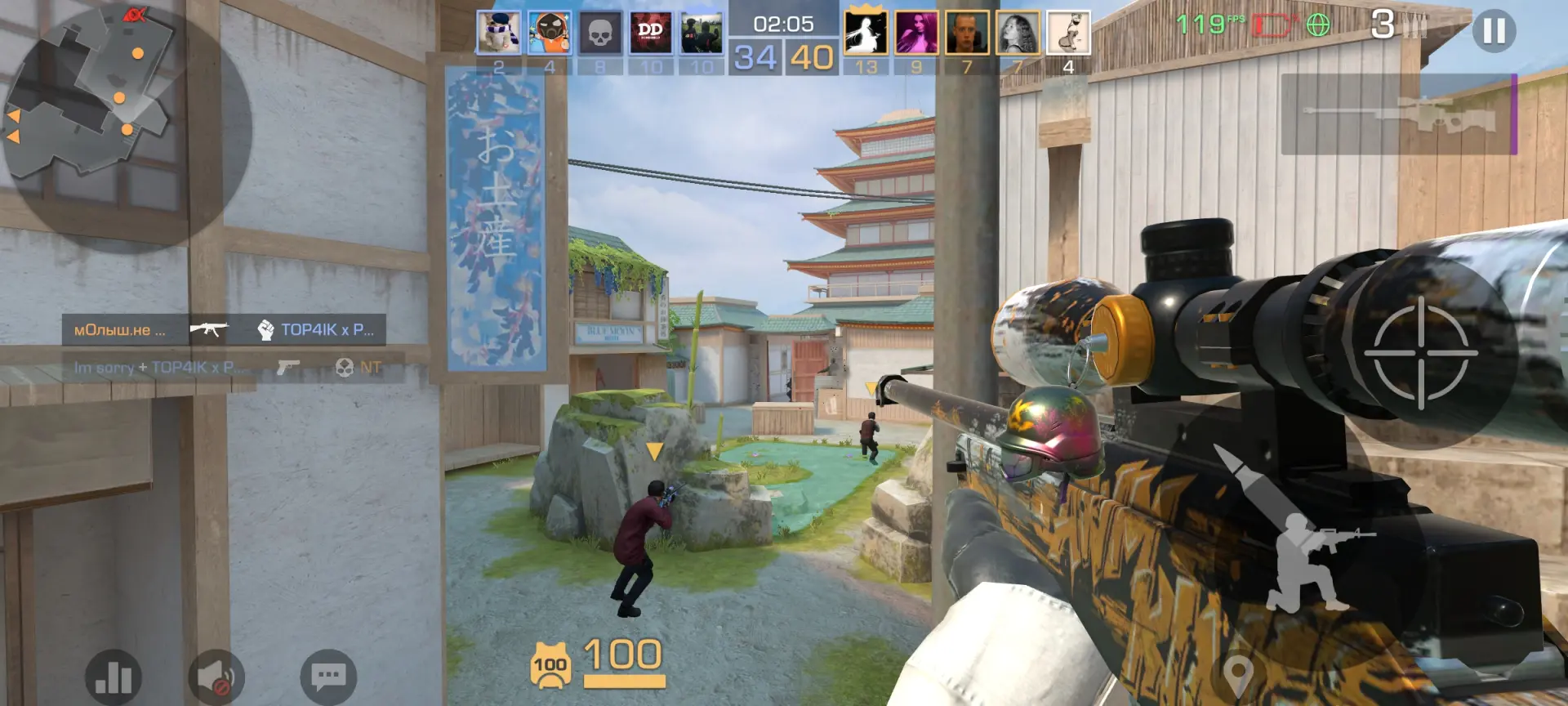This screenshot has width=1568, height=706.
Task: Select the grey skull player avatar
Action: pyautogui.click(x=600, y=33)
